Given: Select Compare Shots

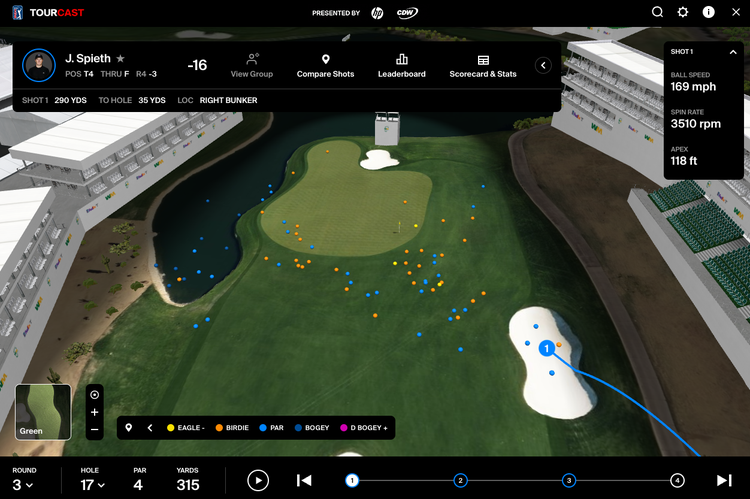Looking at the screenshot, I should tap(325, 66).
